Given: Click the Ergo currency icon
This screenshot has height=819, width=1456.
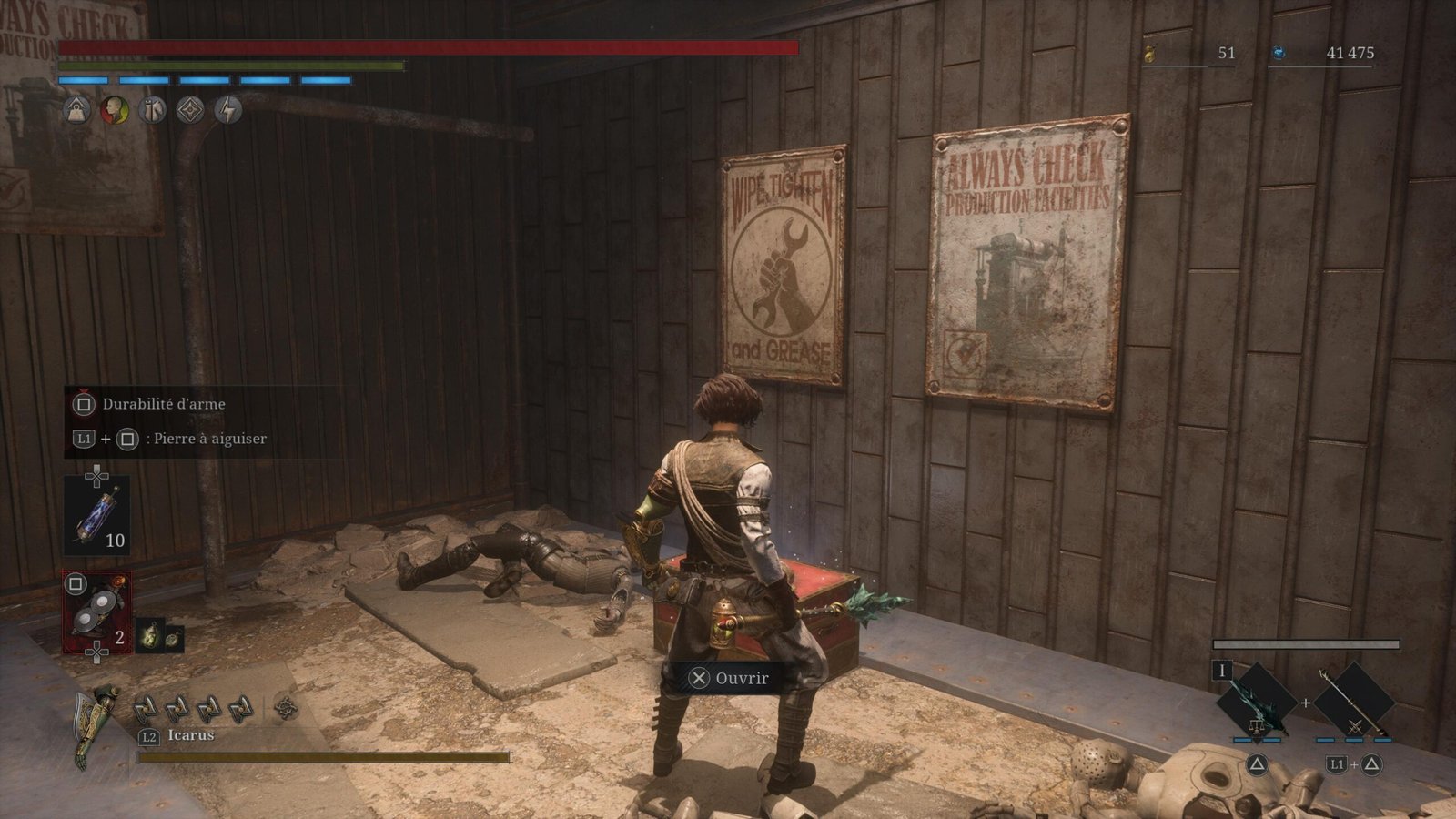Looking at the screenshot, I should 1279,54.
